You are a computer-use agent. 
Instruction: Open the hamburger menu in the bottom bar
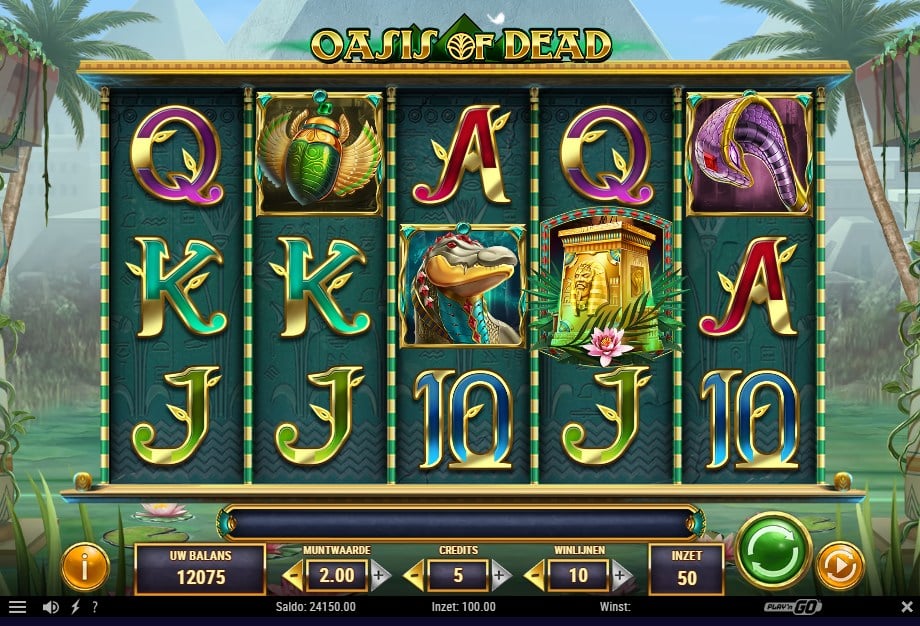click(17, 607)
